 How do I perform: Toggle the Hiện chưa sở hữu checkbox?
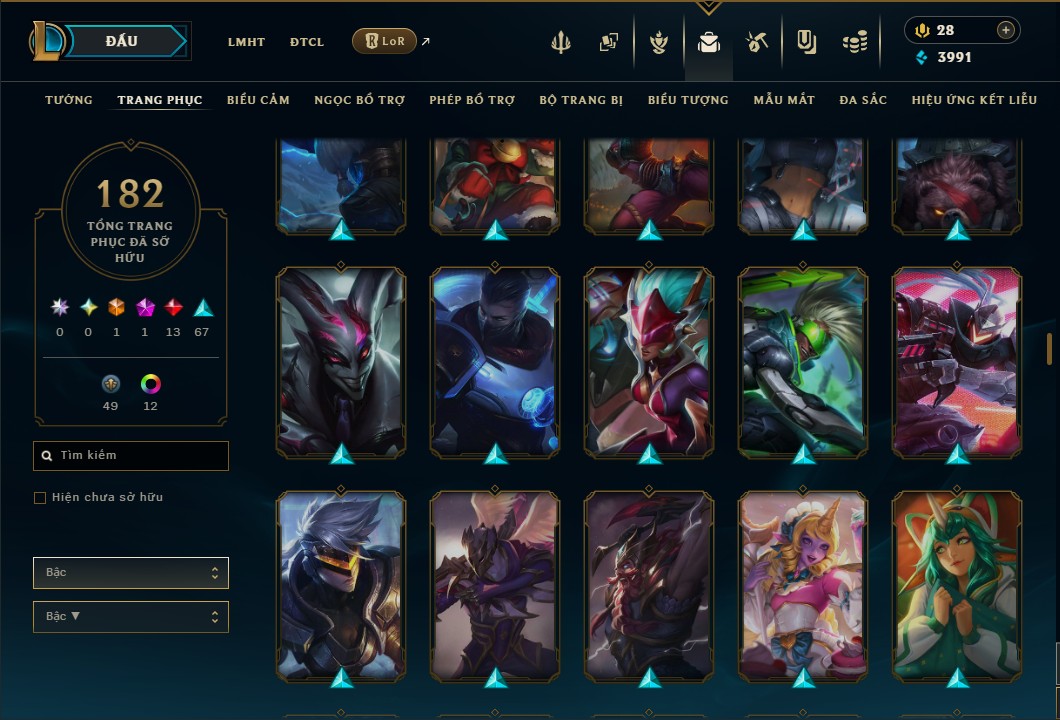tap(40, 498)
